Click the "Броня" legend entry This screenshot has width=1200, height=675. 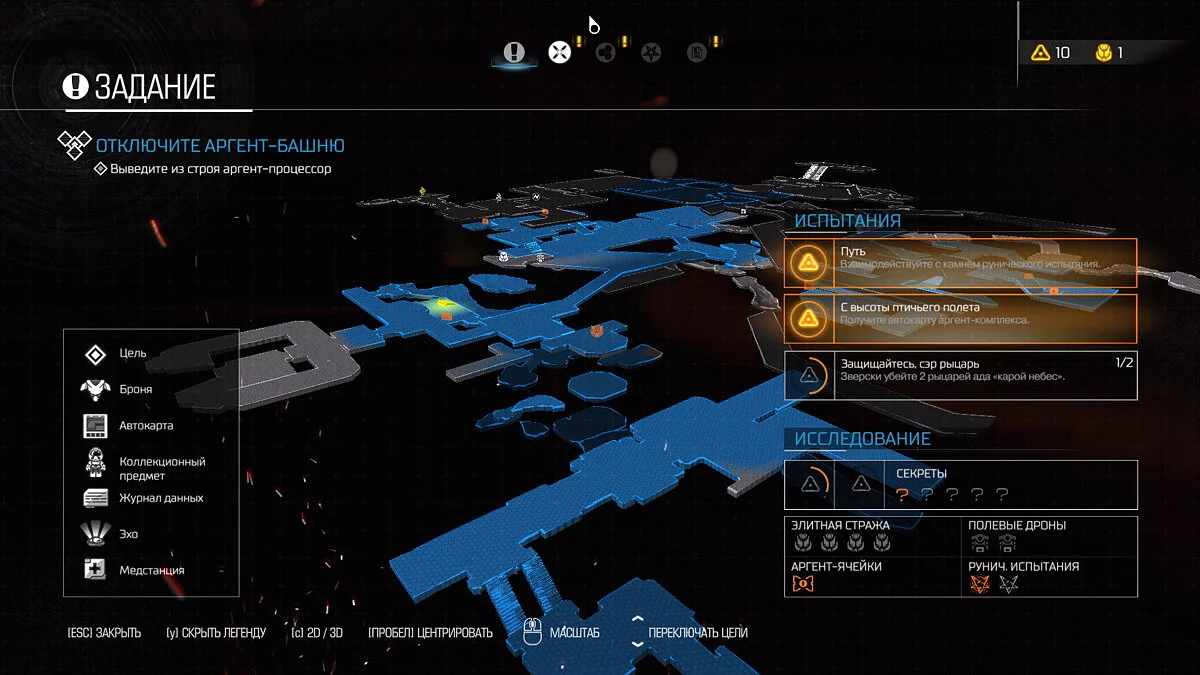135,390
